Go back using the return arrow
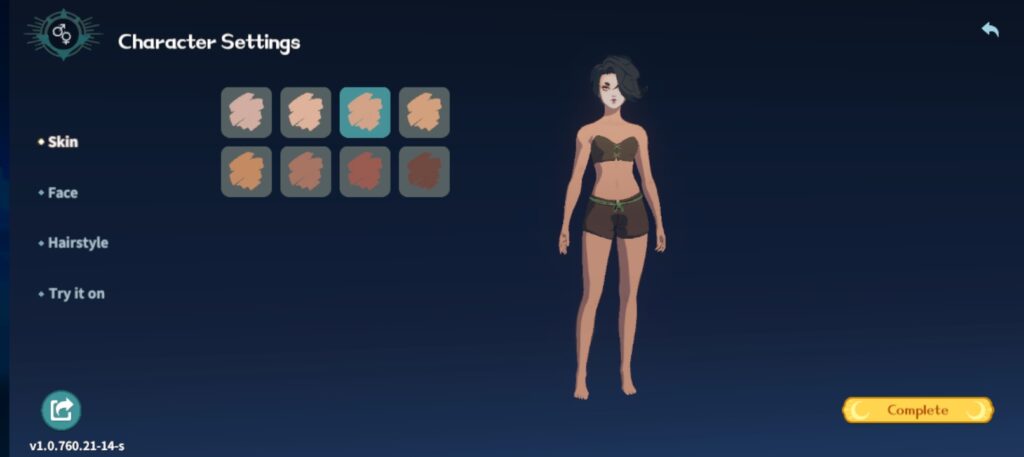 (990, 30)
